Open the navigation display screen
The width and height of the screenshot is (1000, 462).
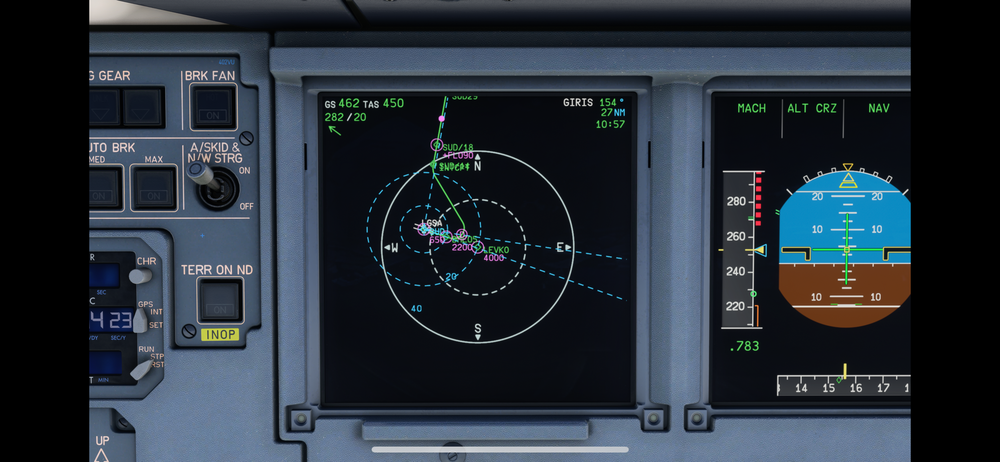point(477,248)
